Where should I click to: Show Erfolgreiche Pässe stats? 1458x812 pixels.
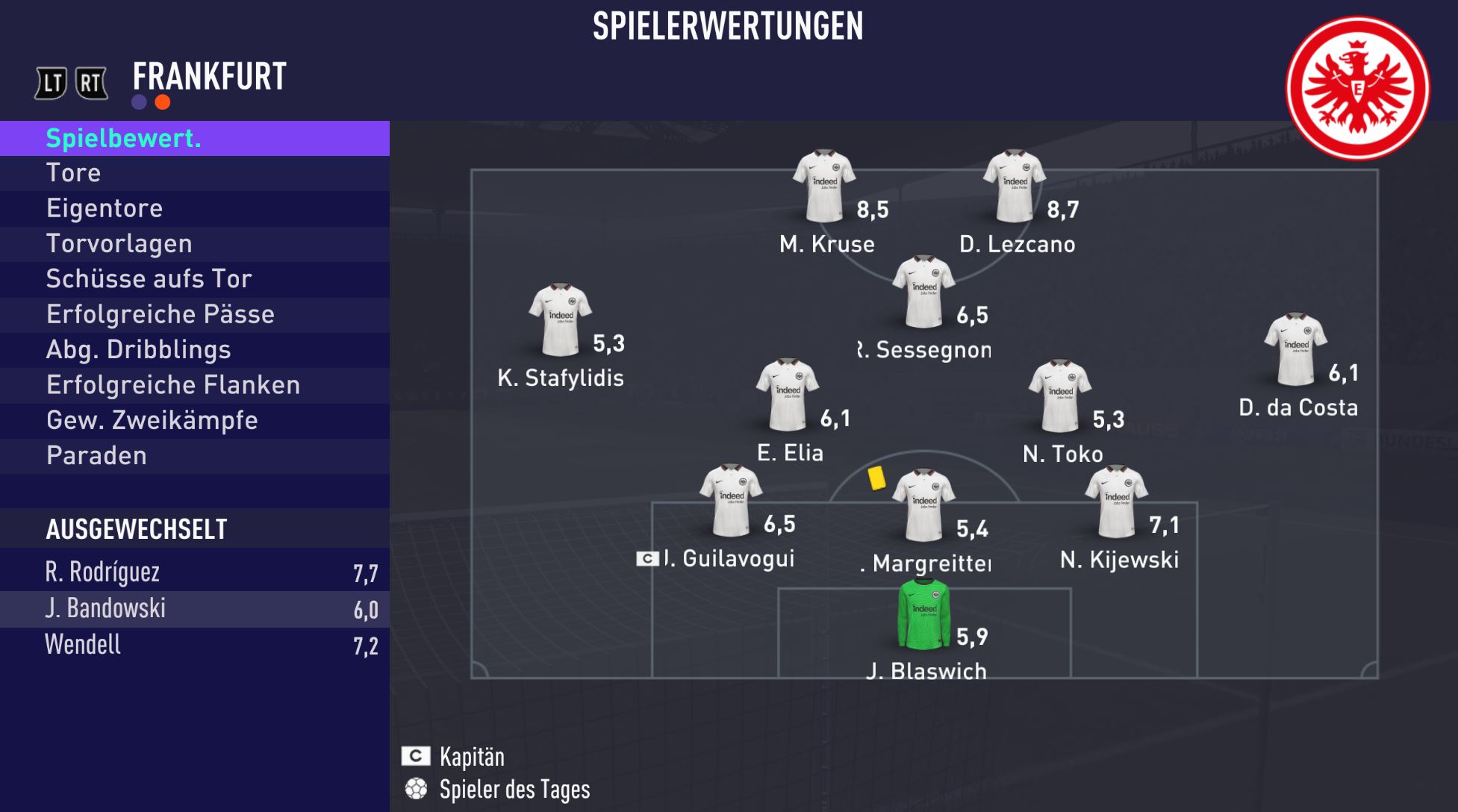(x=194, y=314)
